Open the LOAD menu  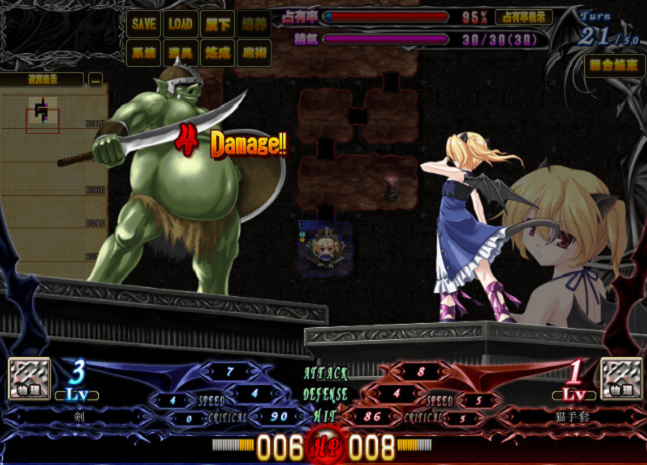180,24
